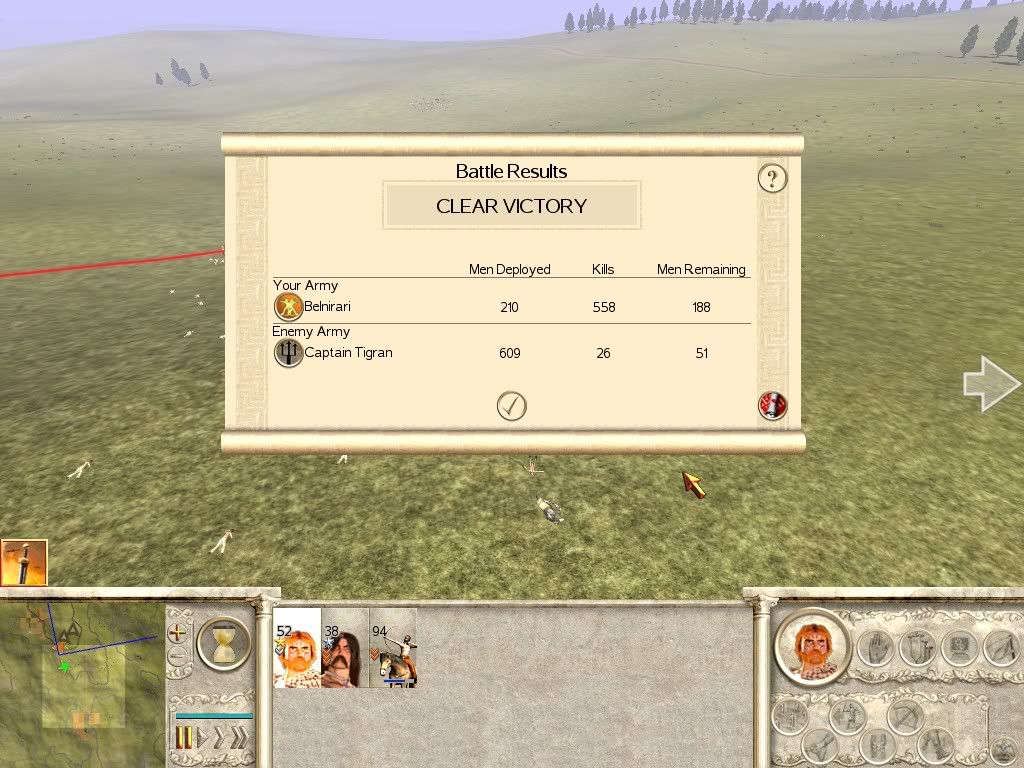Click the general's round portrait
The height and width of the screenshot is (768, 1024).
point(811,647)
